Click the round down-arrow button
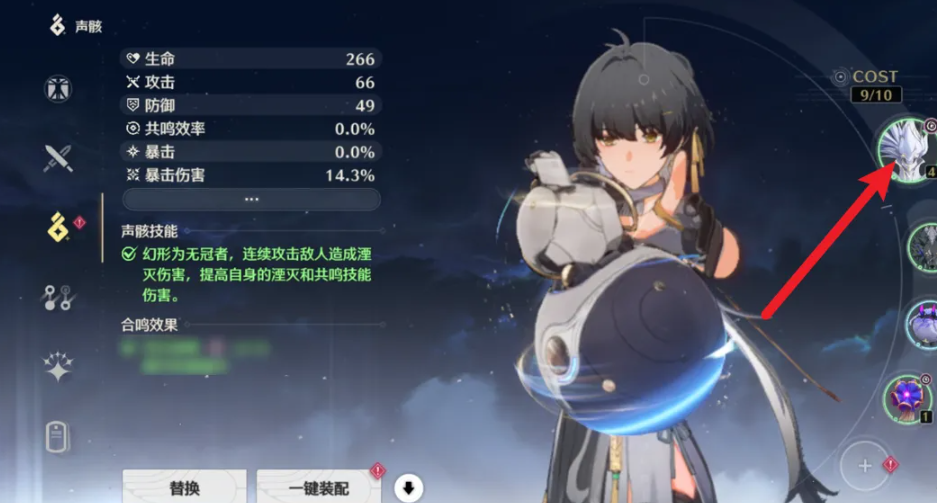 point(408,489)
